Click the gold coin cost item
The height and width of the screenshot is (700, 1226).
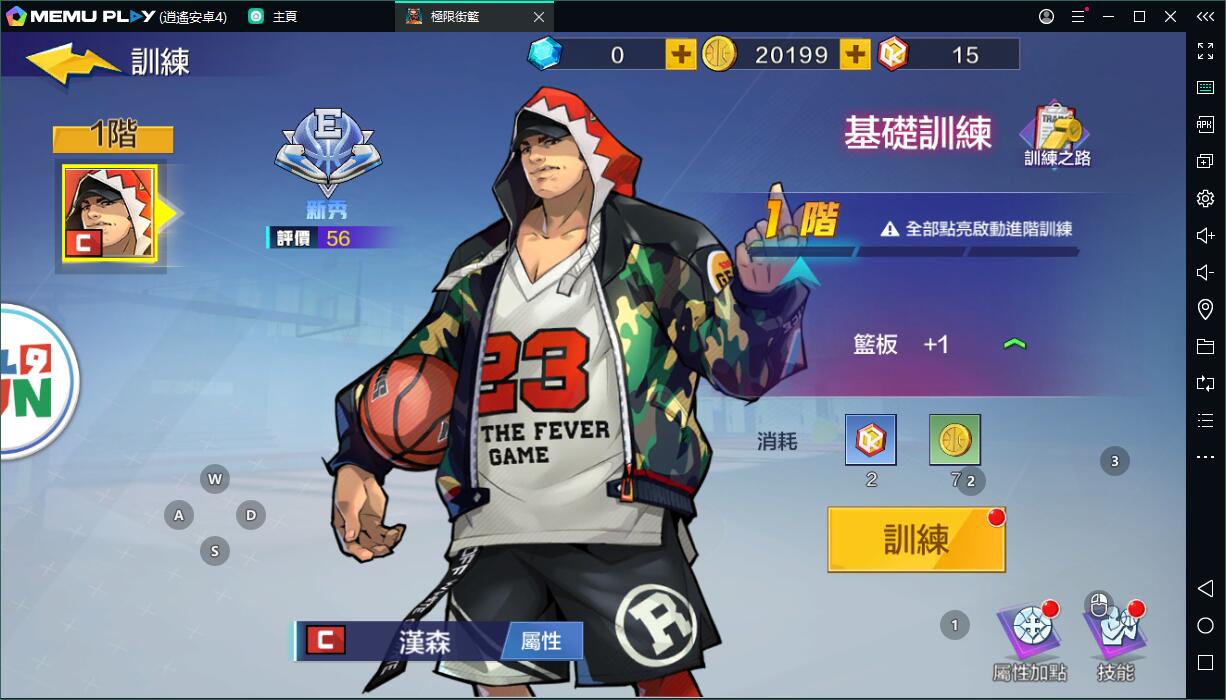click(954, 440)
